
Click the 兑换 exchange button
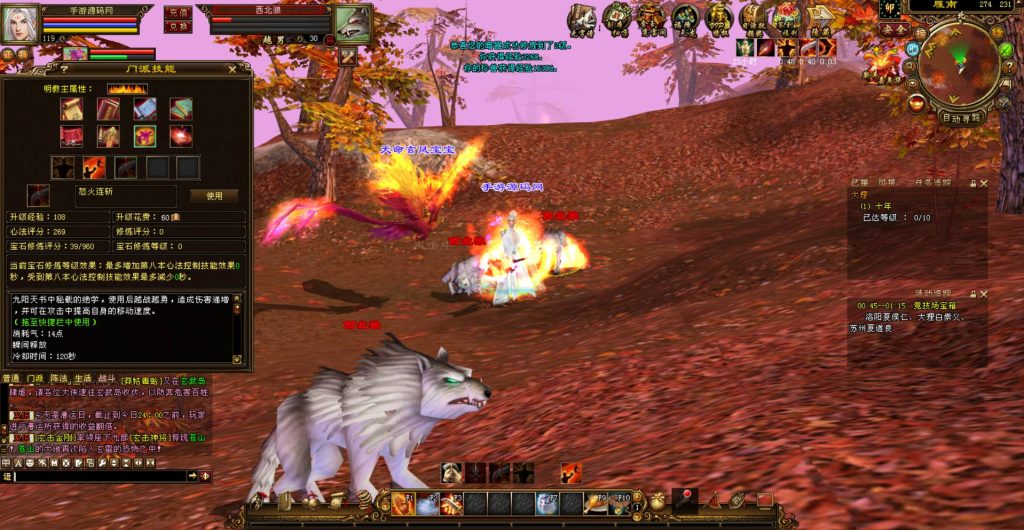click(178, 27)
